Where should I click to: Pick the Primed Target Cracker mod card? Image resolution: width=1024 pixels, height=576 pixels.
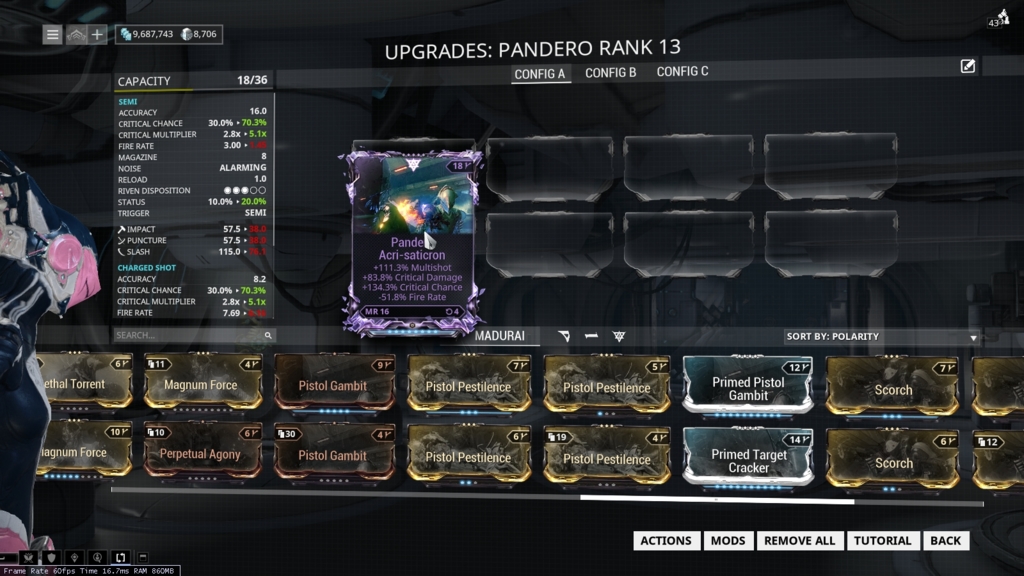[748, 458]
